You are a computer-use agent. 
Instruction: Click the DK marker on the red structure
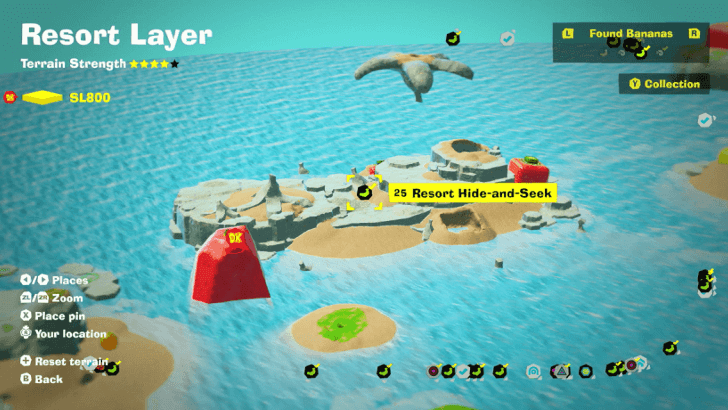click(x=237, y=238)
